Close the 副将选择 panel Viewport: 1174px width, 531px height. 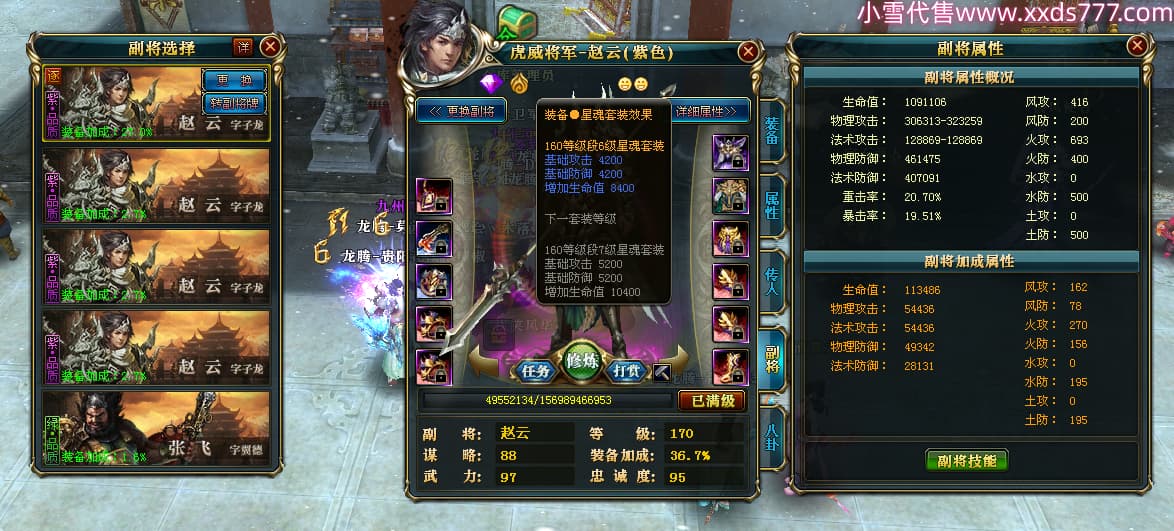coord(270,46)
